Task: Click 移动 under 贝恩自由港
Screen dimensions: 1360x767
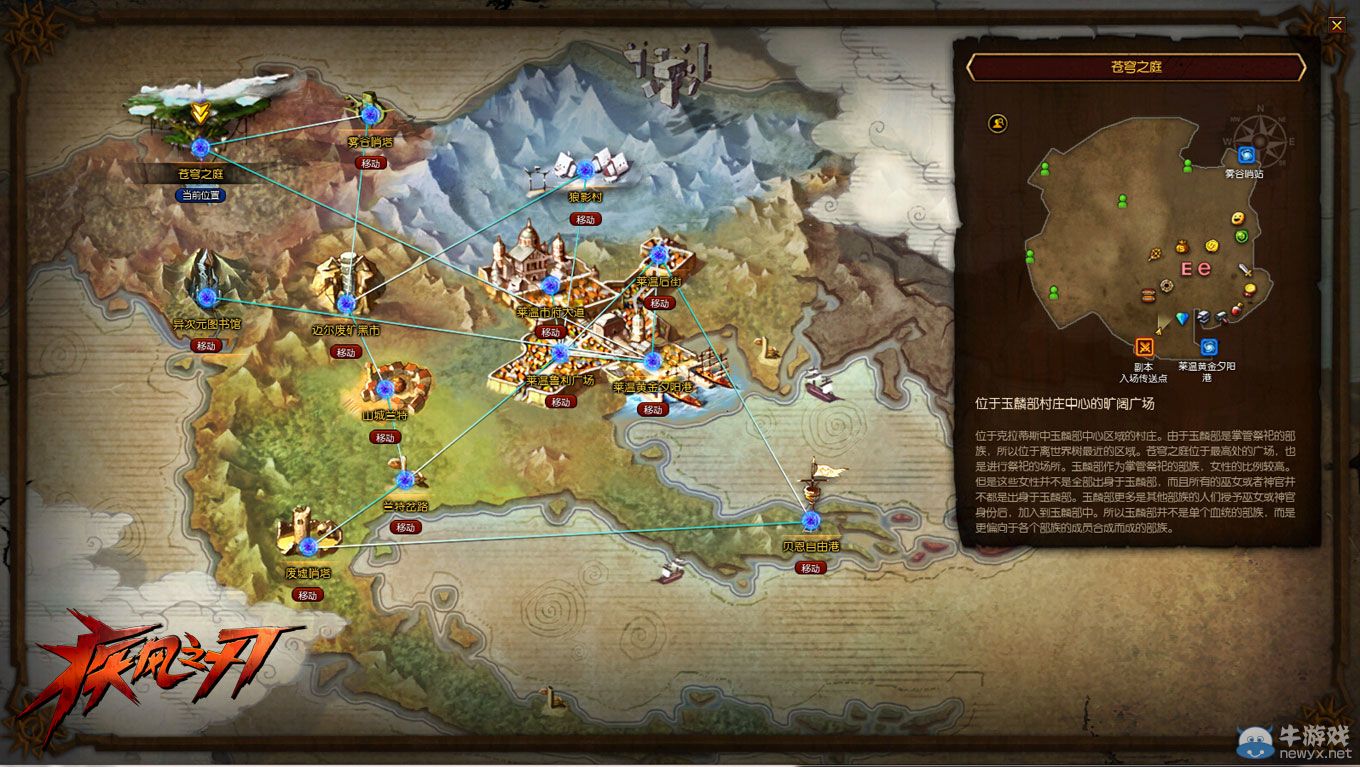Action: (810, 566)
